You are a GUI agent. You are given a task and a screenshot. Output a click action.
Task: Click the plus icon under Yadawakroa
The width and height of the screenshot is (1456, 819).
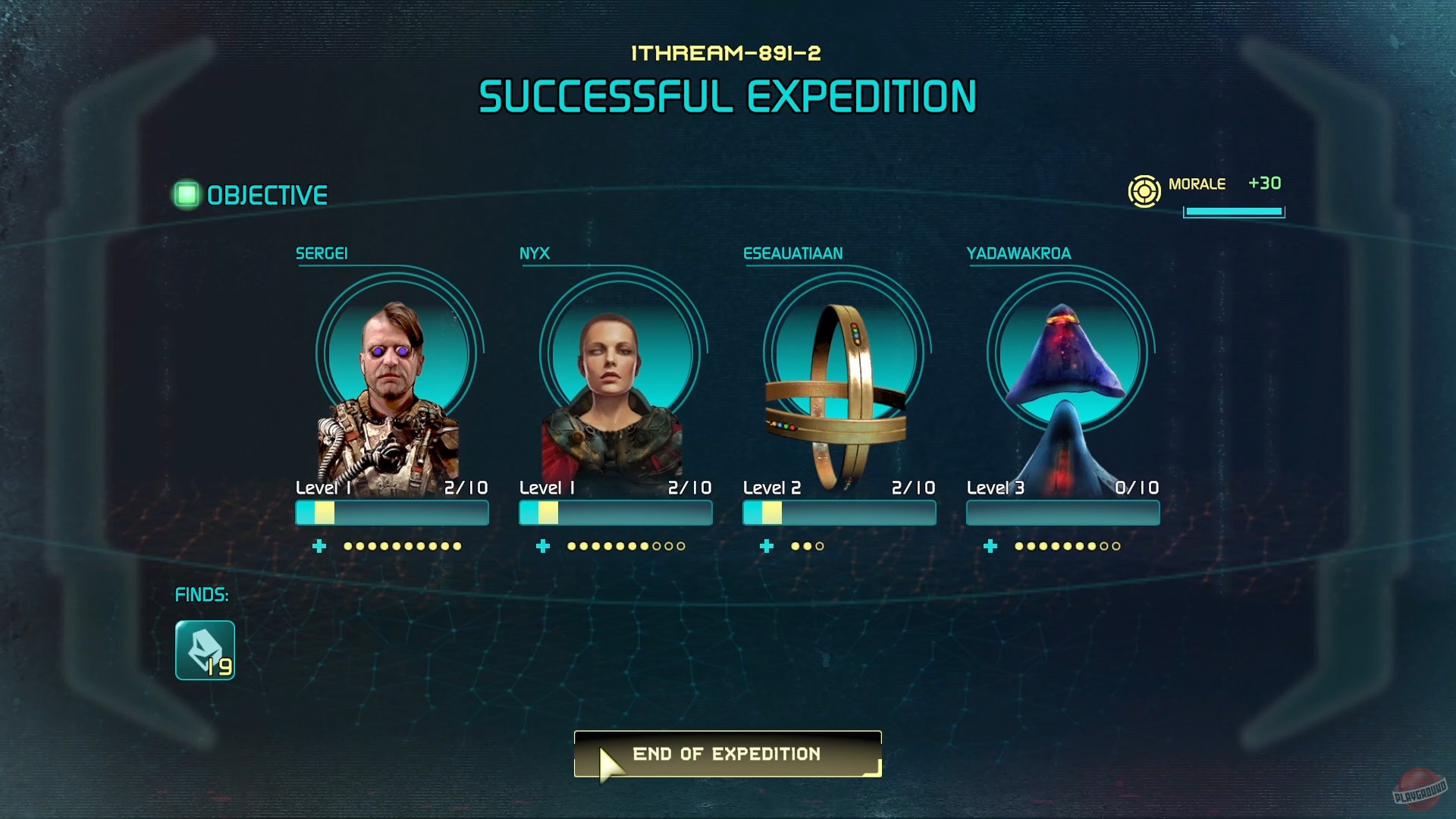(x=990, y=545)
